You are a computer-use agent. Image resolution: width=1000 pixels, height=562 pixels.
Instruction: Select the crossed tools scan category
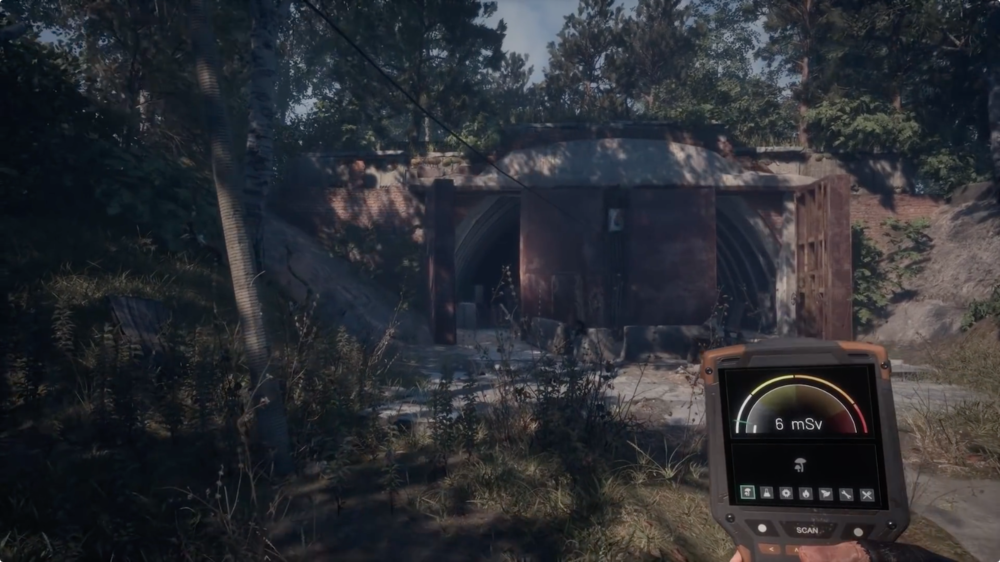[866, 493]
